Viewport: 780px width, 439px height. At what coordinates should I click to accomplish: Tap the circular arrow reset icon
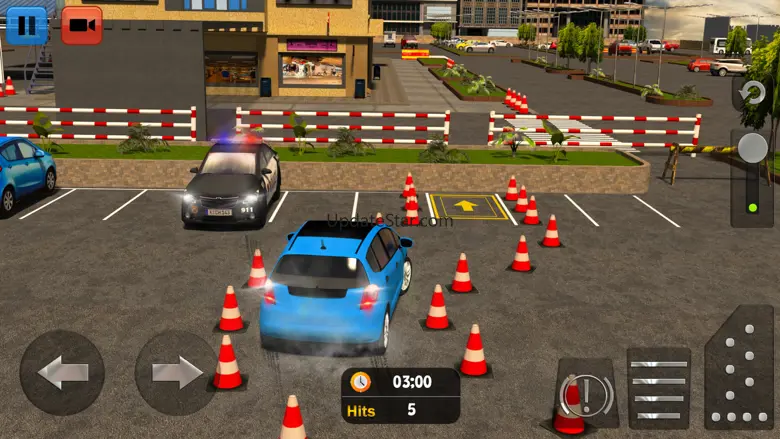click(x=752, y=94)
